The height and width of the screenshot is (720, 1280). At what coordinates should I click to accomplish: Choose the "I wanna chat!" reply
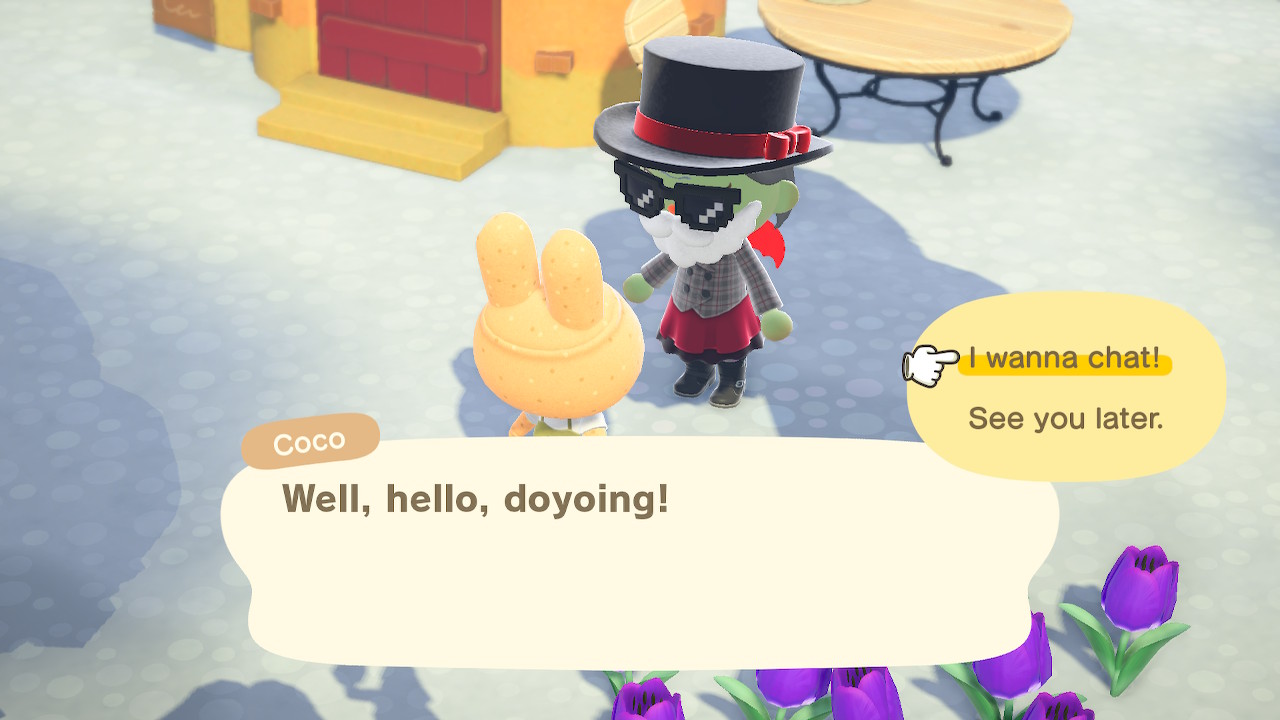(1064, 358)
